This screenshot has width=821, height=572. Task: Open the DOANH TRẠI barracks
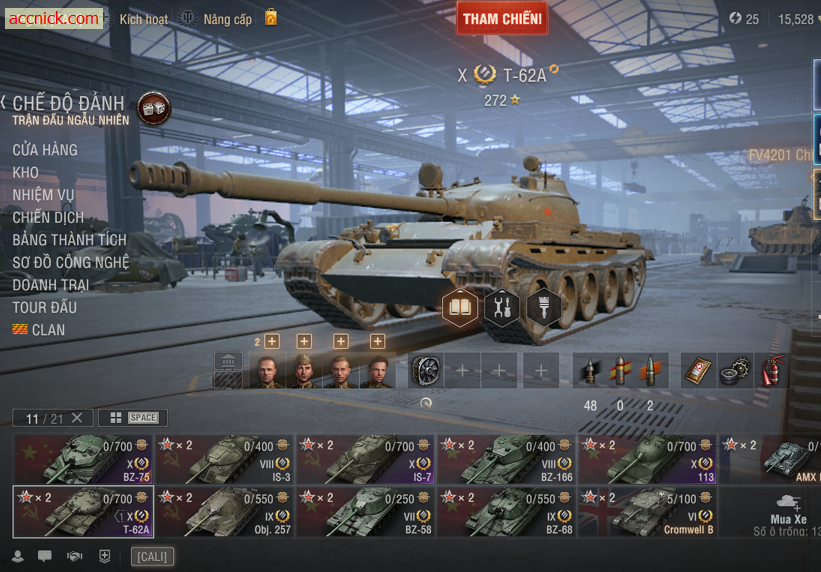point(51,285)
